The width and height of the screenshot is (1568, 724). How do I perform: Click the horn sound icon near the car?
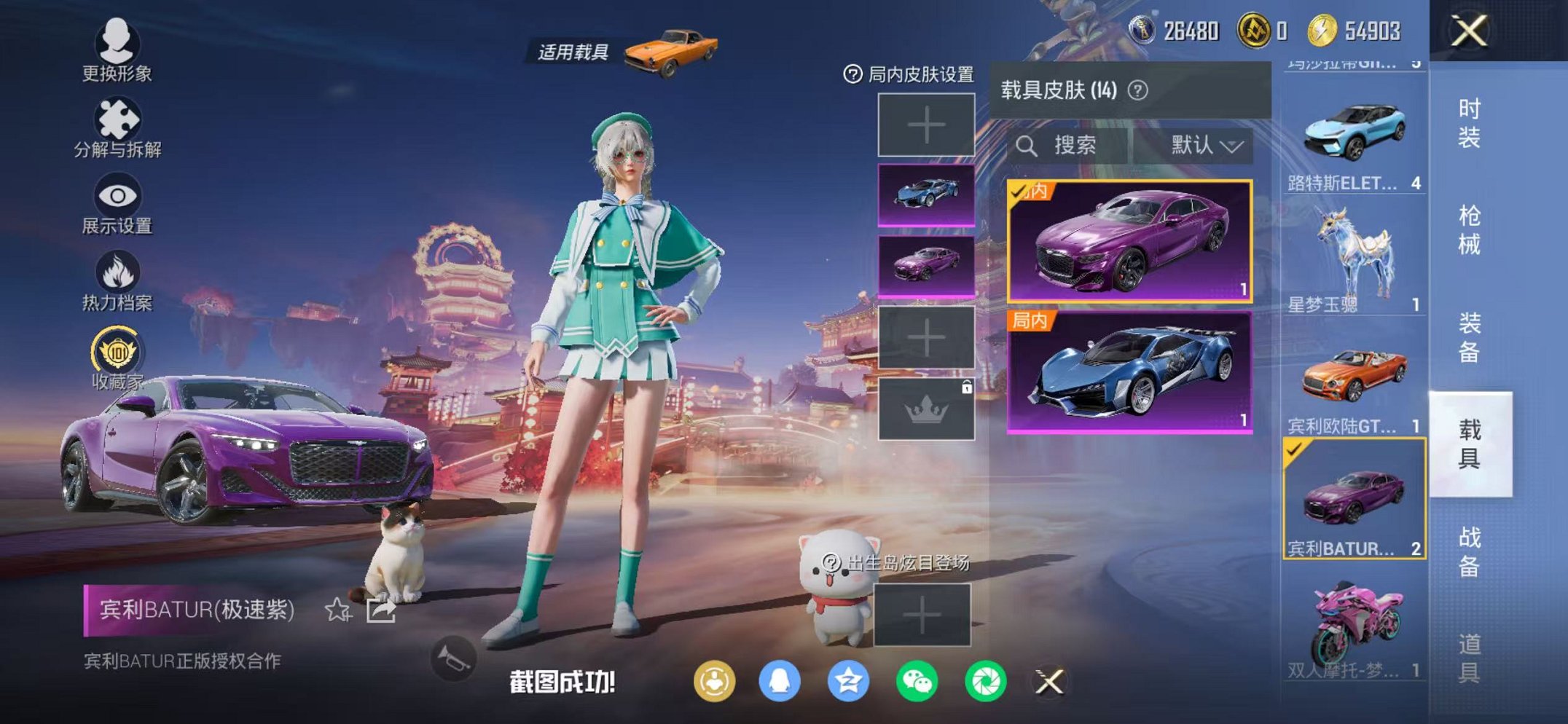tap(455, 657)
